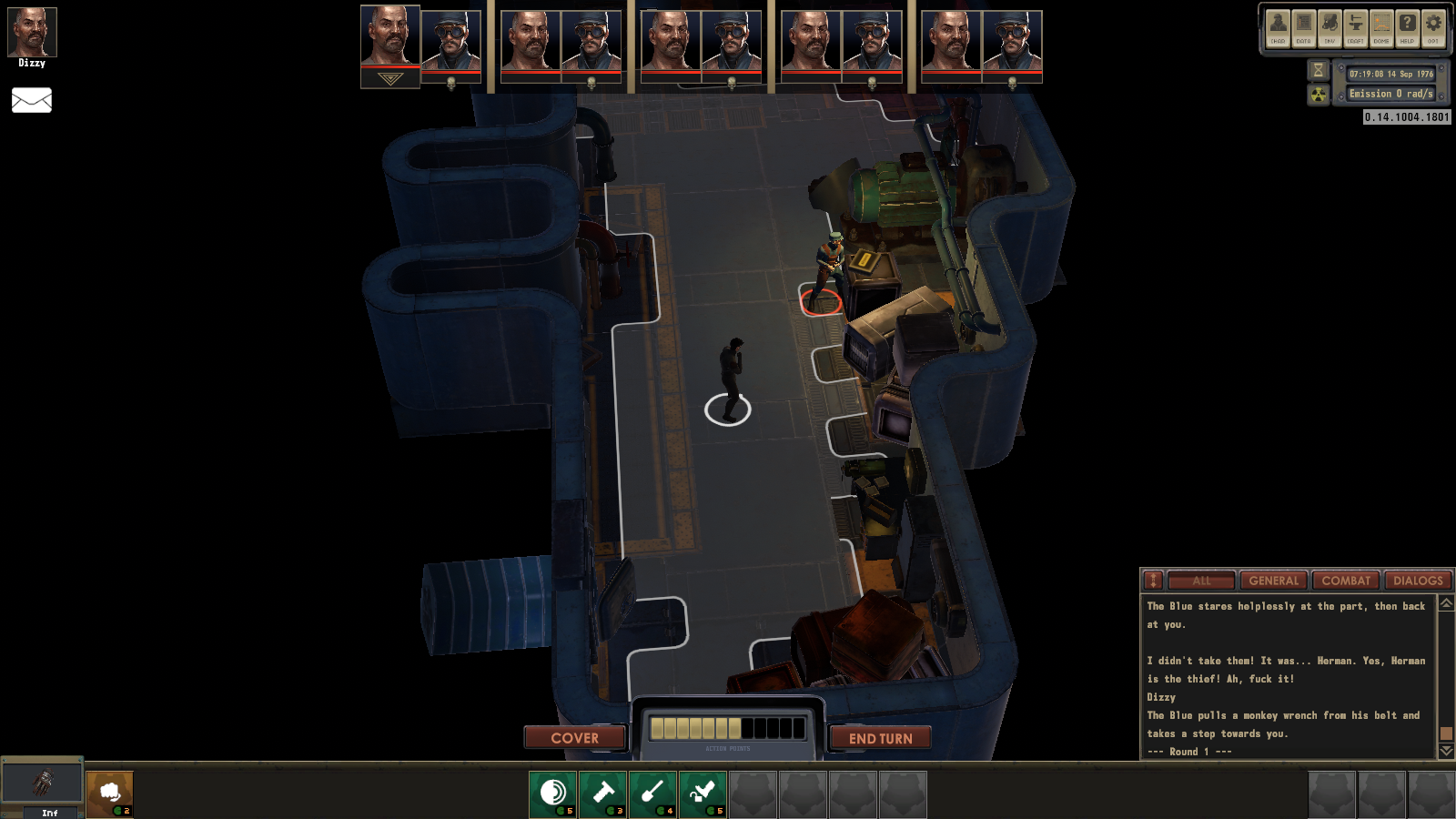The image size is (1456, 819).
Task: Switch to the COMBAT log tab
Action: [1346, 580]
